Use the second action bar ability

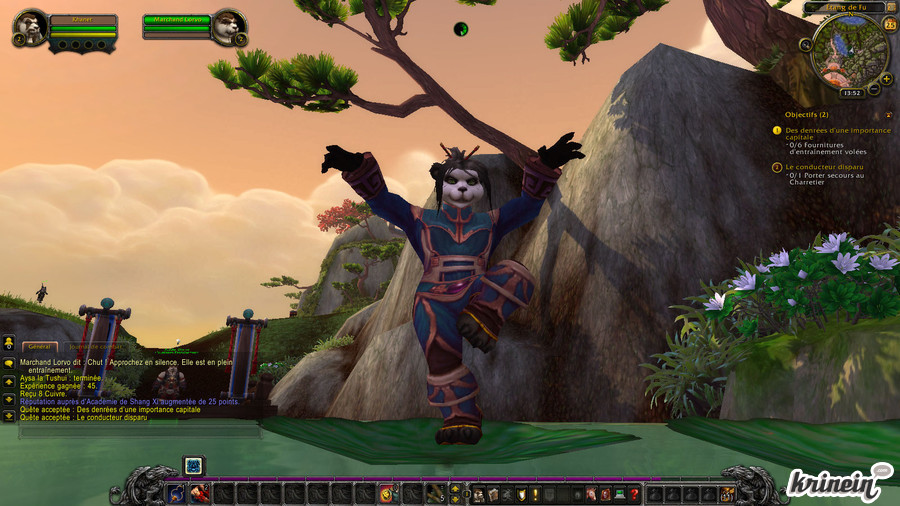click(x=200, y=493)
